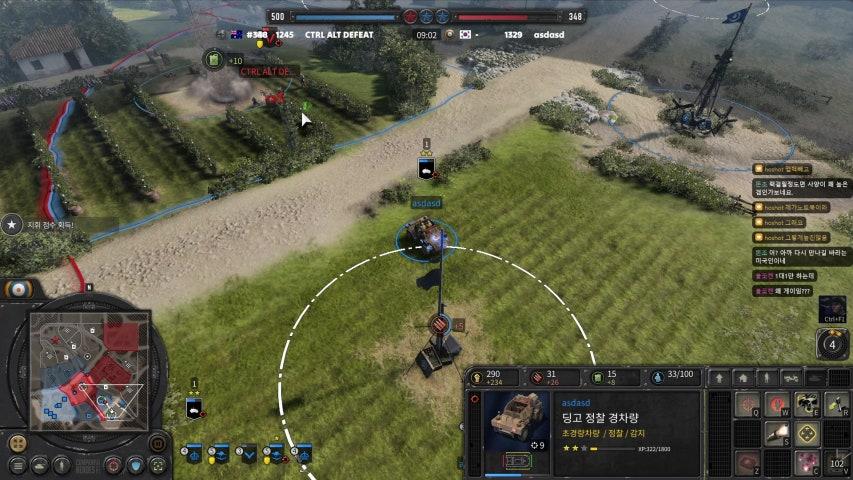Use the pink burst ability on C
The width and height of the screenshot is (853, 480).
(x=808, y=462)
